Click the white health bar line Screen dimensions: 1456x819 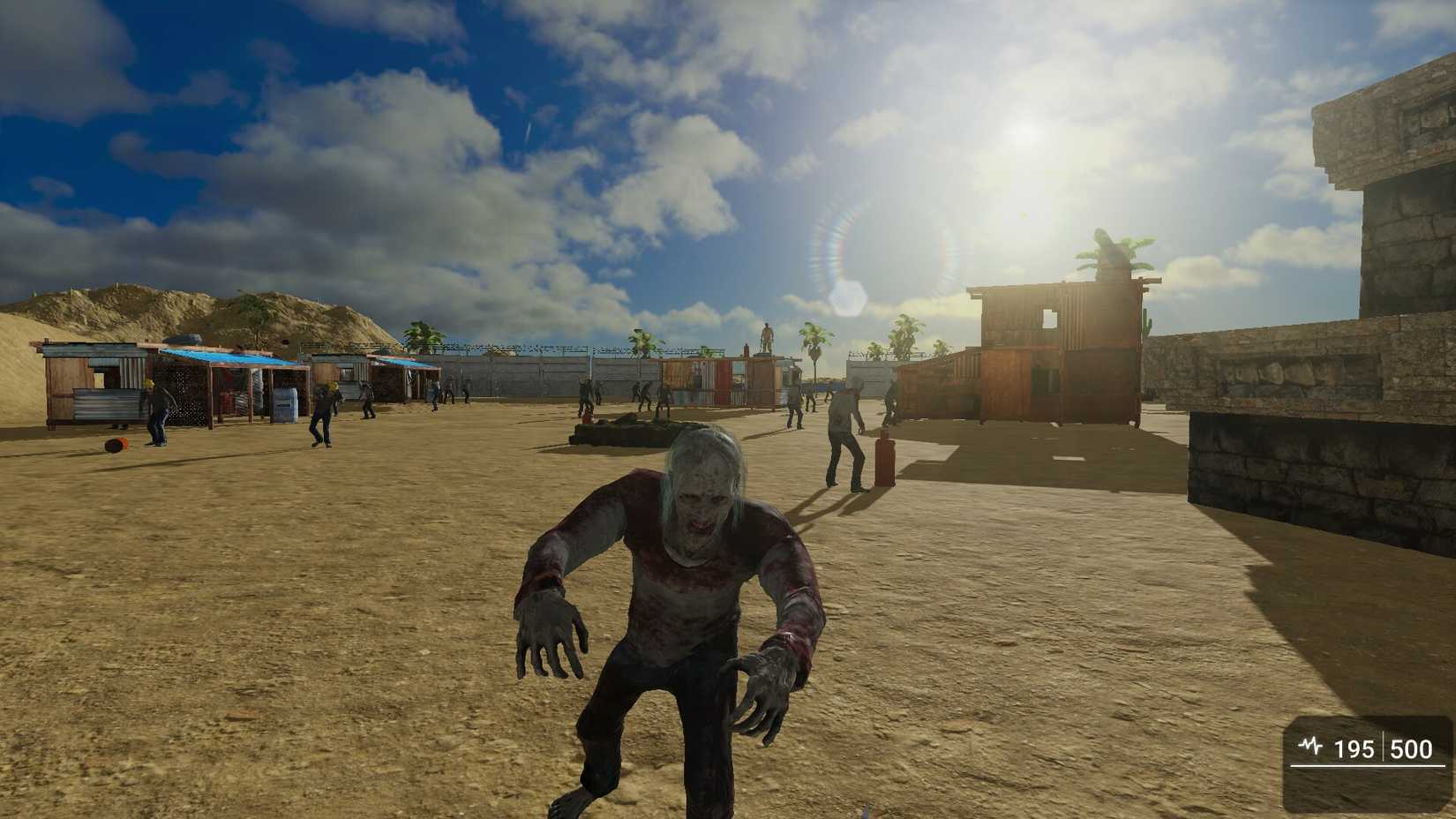[x=1363, y=766]
